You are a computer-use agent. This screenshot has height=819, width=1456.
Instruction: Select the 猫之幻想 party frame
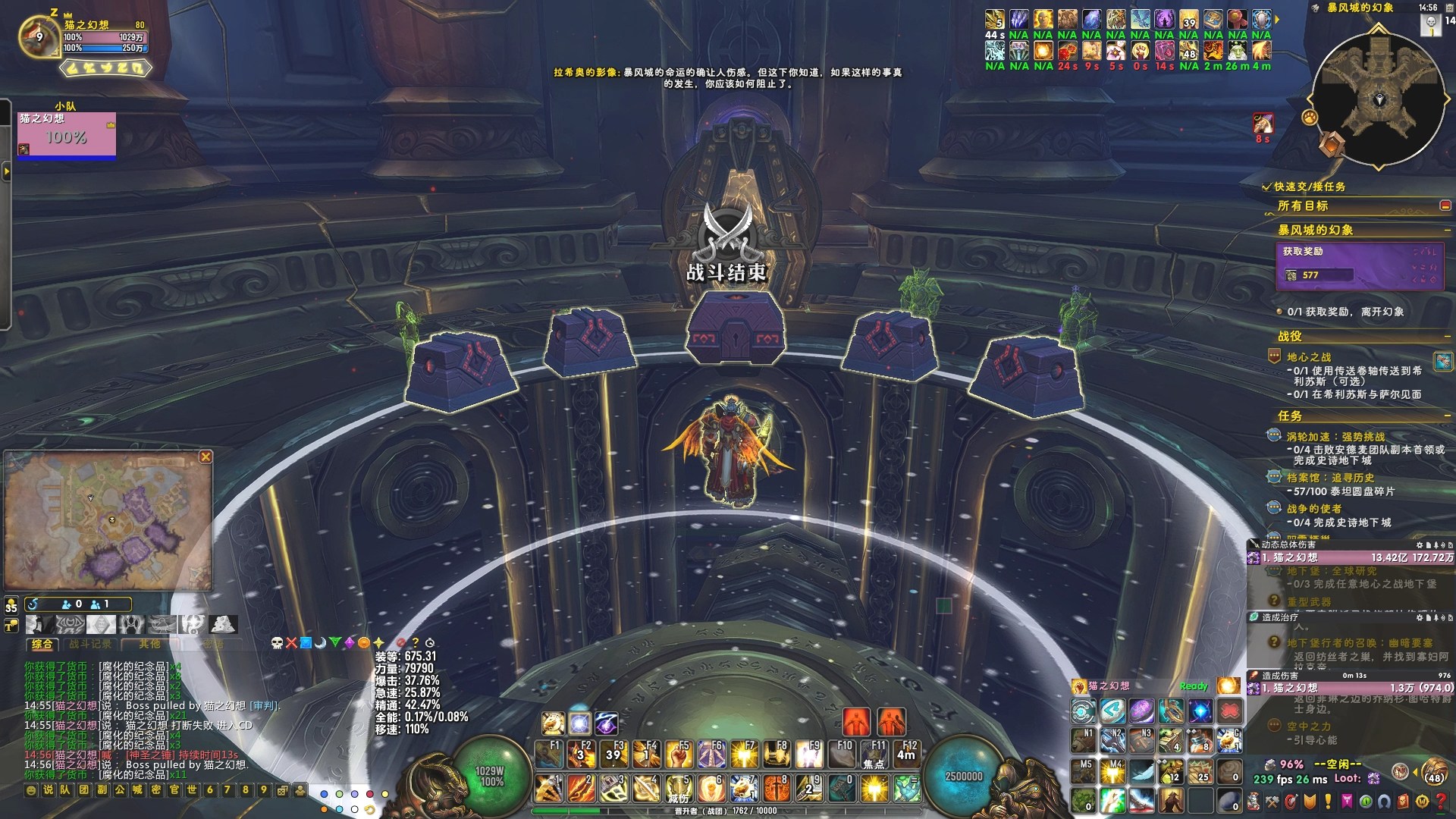pos(67,136)
